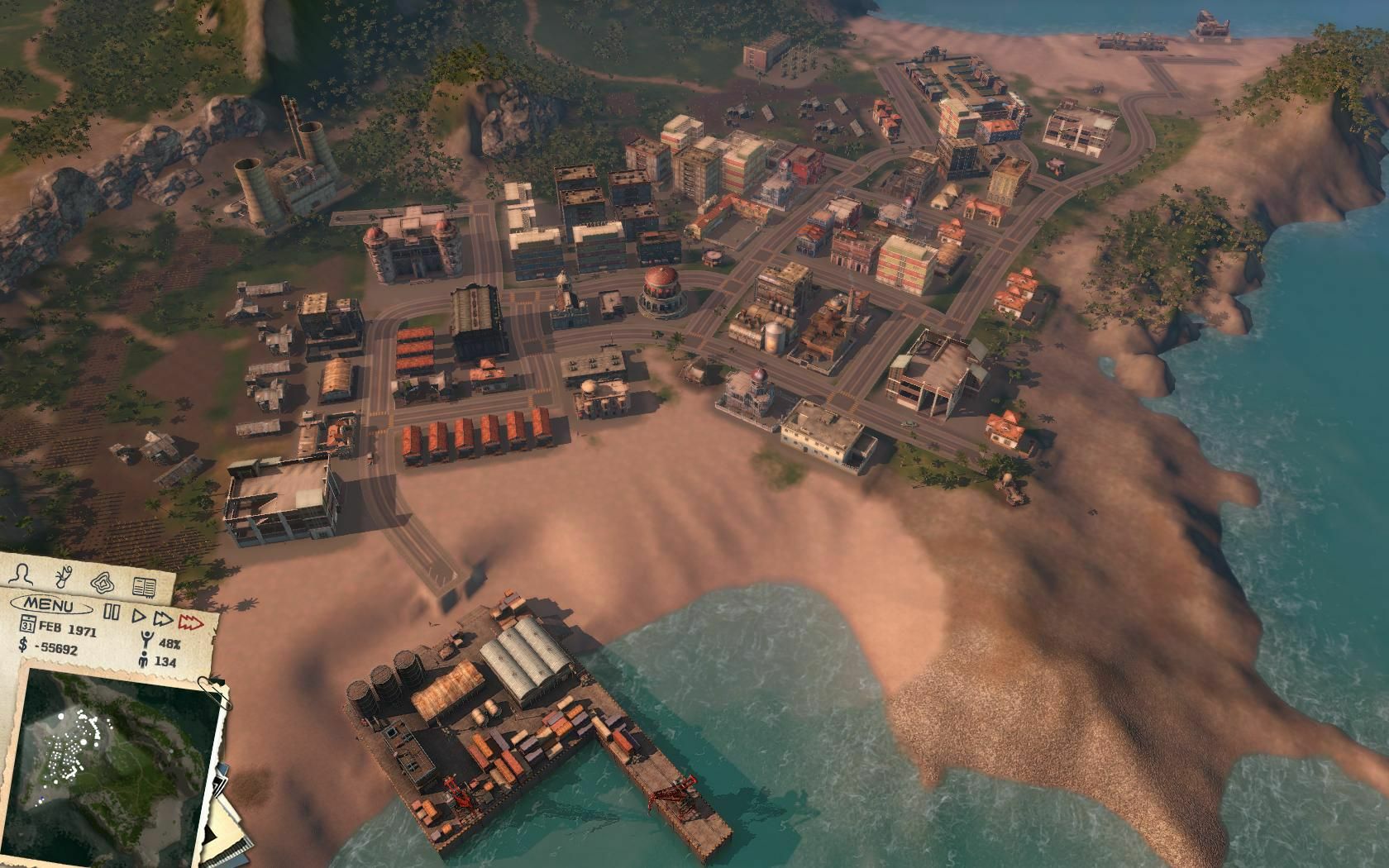Click the stacked photos under the minimap

pyautogui.click(x=222, y=781)
